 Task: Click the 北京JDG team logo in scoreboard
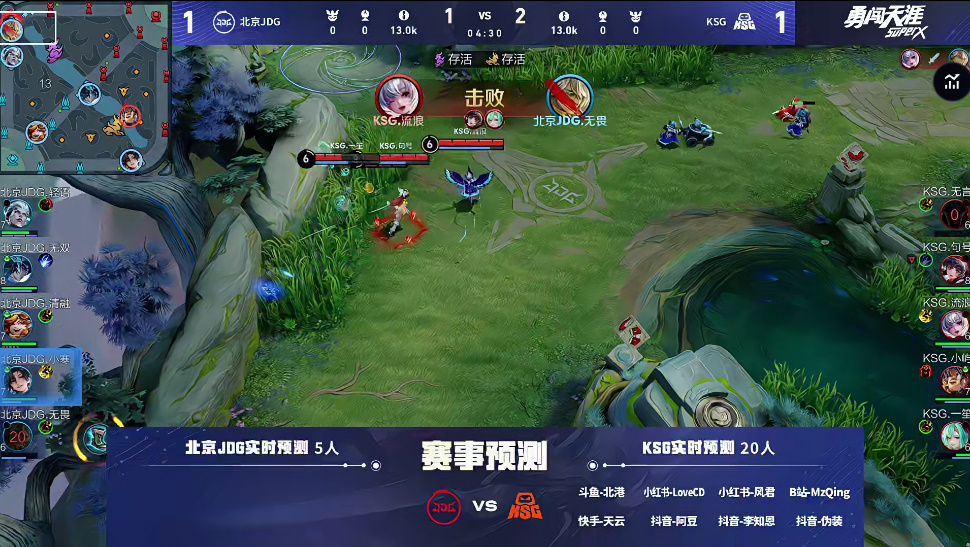pyautogui.click(x=224, y=21)
